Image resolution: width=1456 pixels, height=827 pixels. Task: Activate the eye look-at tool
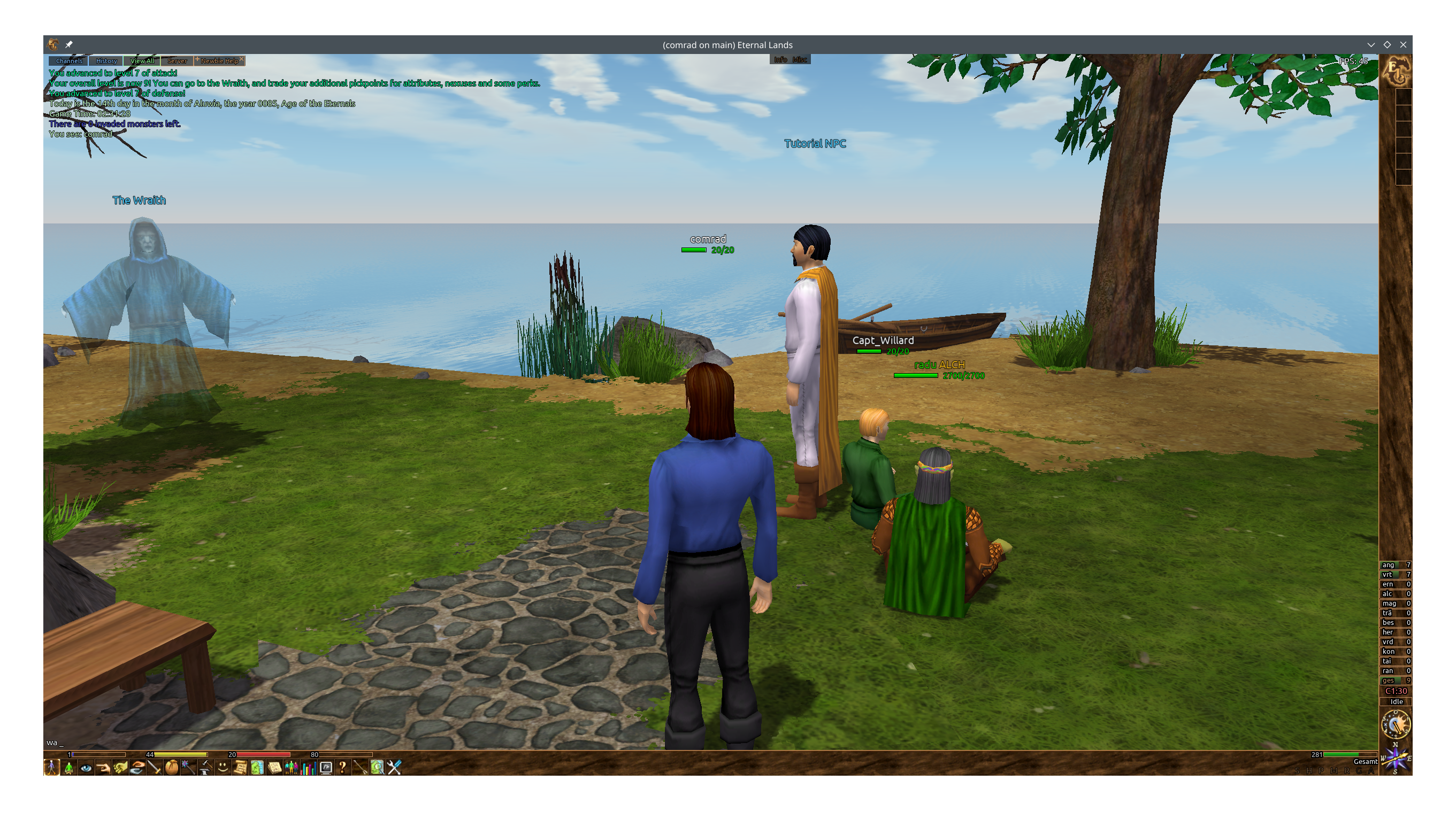click(86, 768)
